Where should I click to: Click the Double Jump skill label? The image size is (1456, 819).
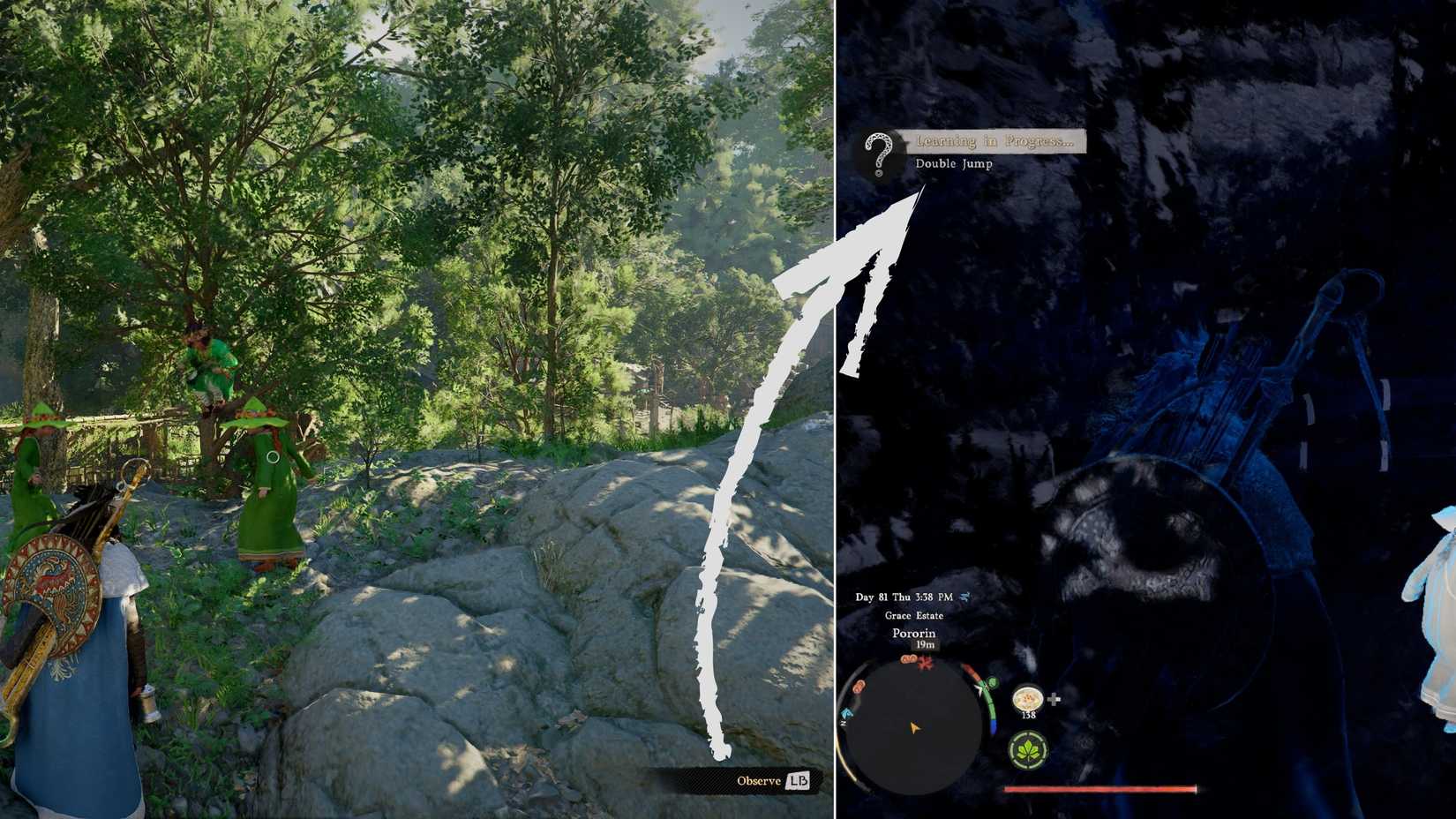coord(954,163)
